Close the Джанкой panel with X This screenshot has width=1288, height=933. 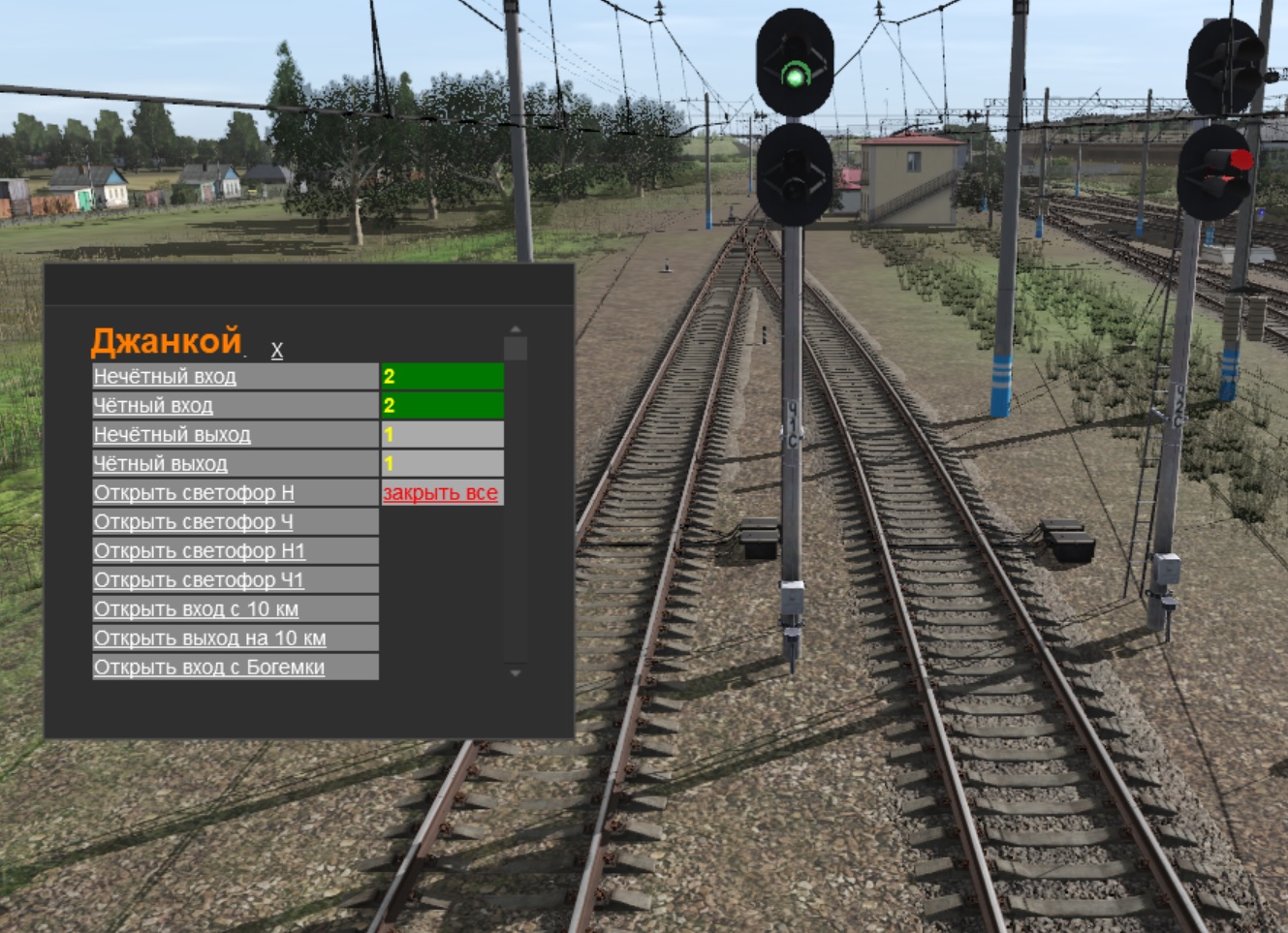pos(277,351)
